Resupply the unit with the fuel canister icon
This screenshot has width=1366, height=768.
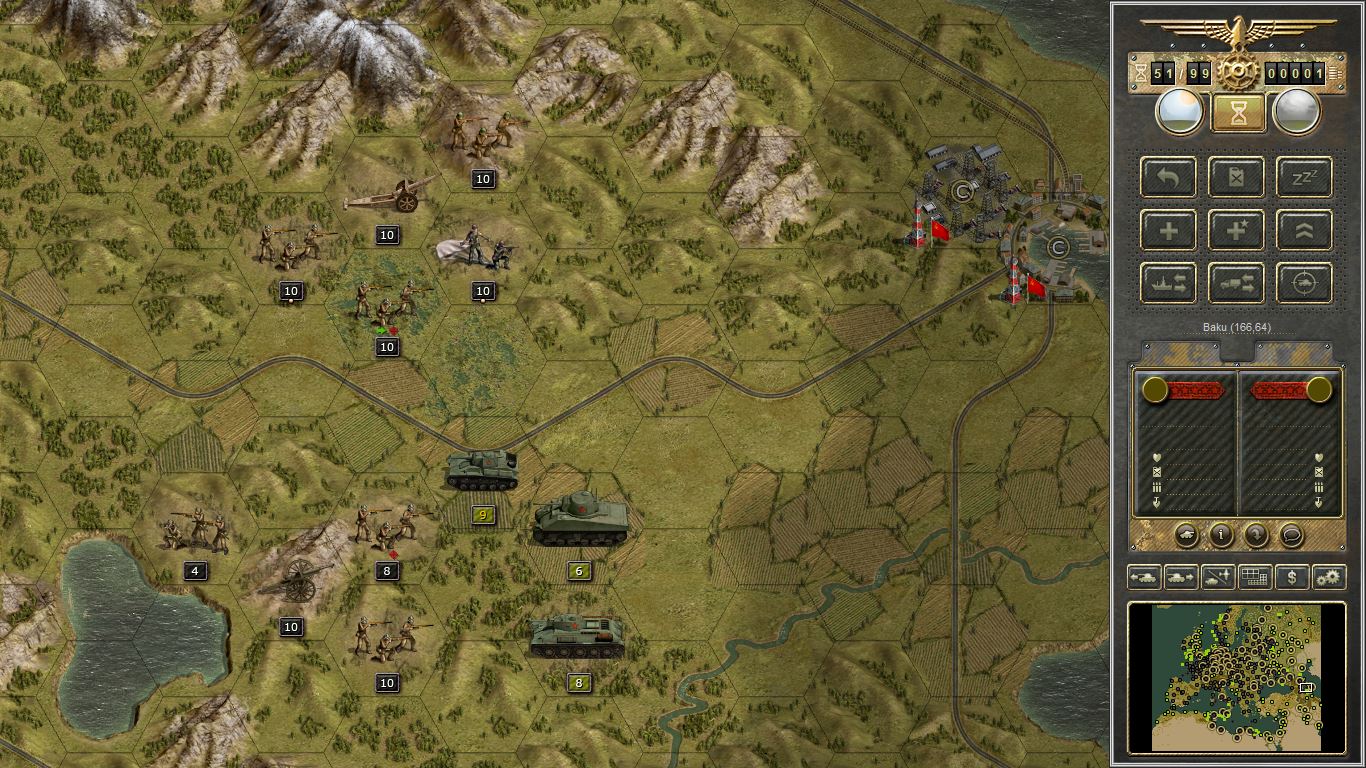pos(1236,177)
